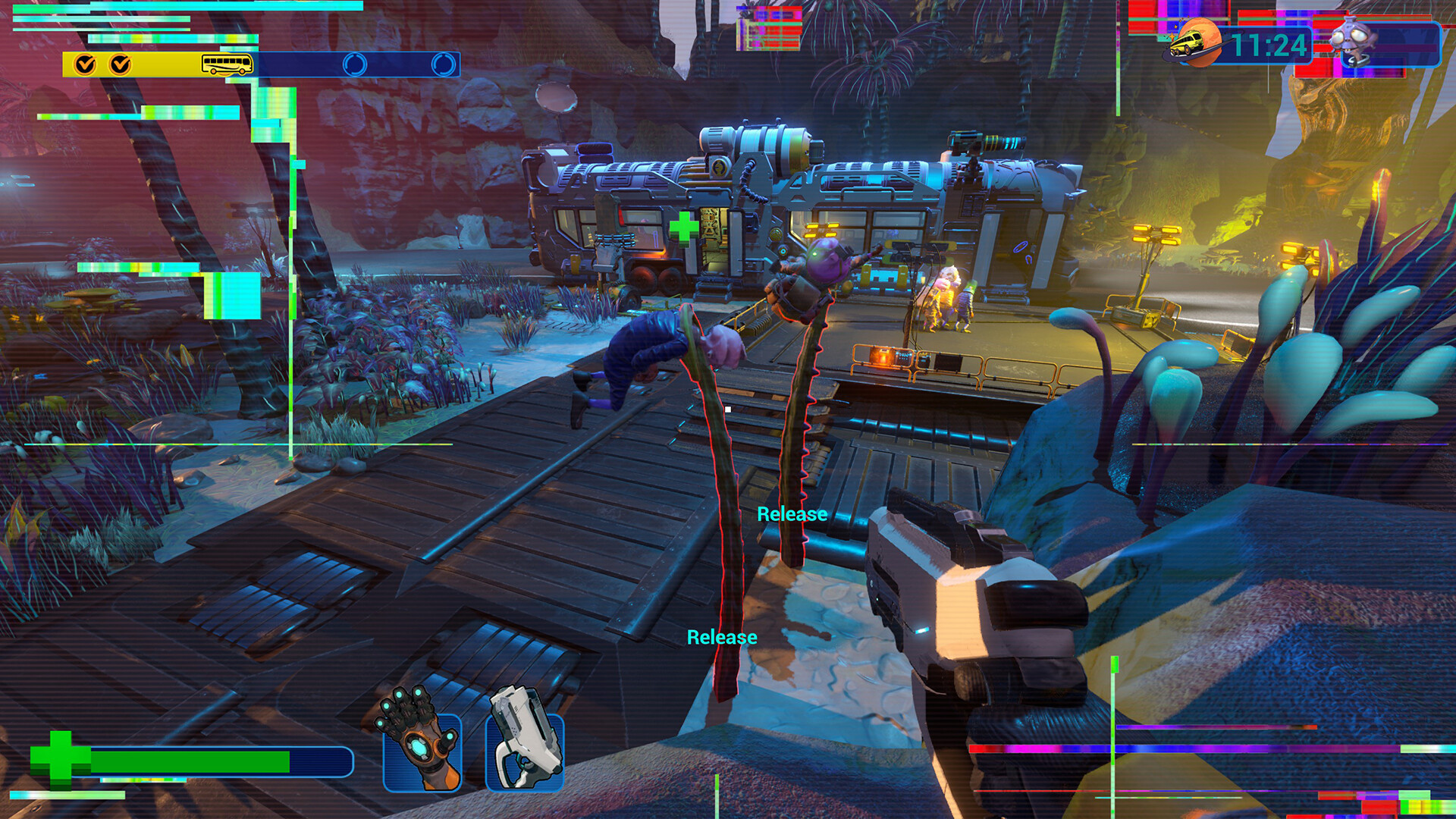This screenshot has height=819, width=1456.
Task: Toggle the second empty circular objective slot
Action: click(438, 65)
